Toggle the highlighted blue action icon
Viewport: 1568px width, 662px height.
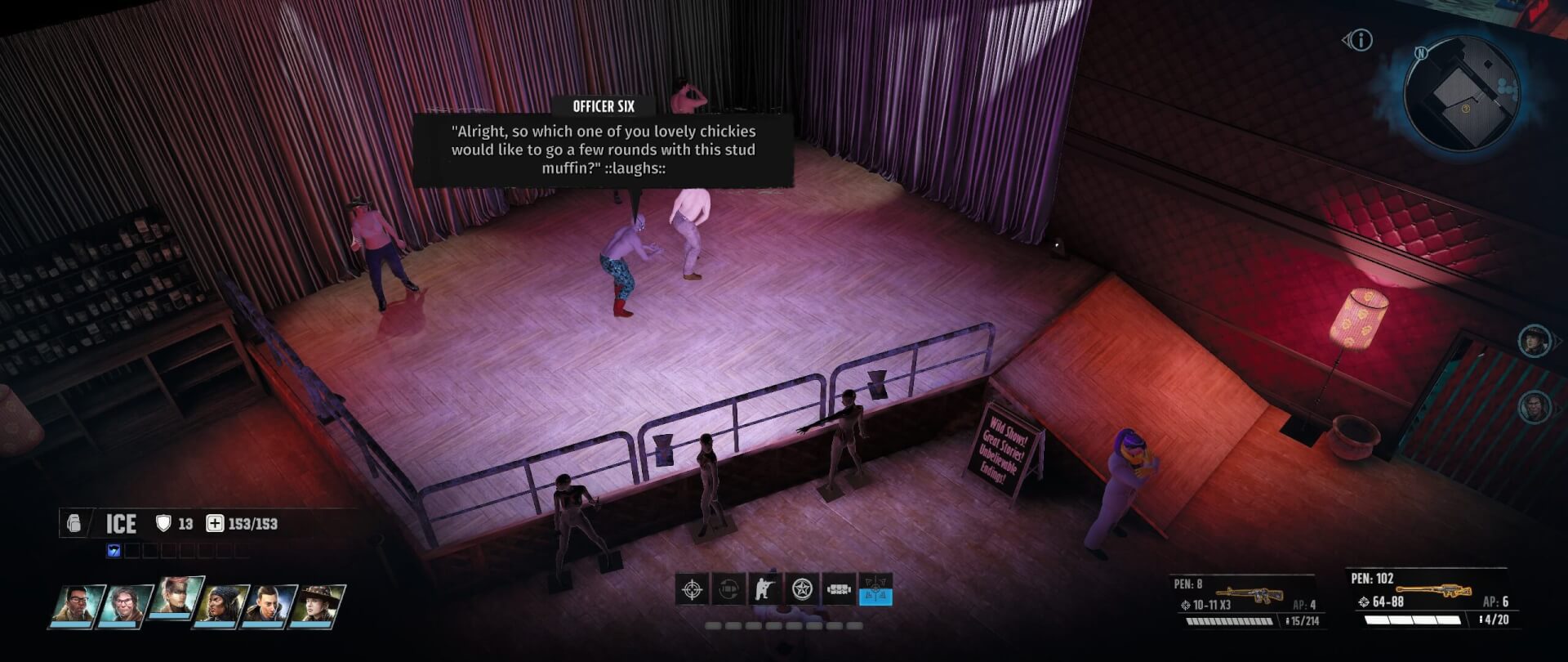875,589
